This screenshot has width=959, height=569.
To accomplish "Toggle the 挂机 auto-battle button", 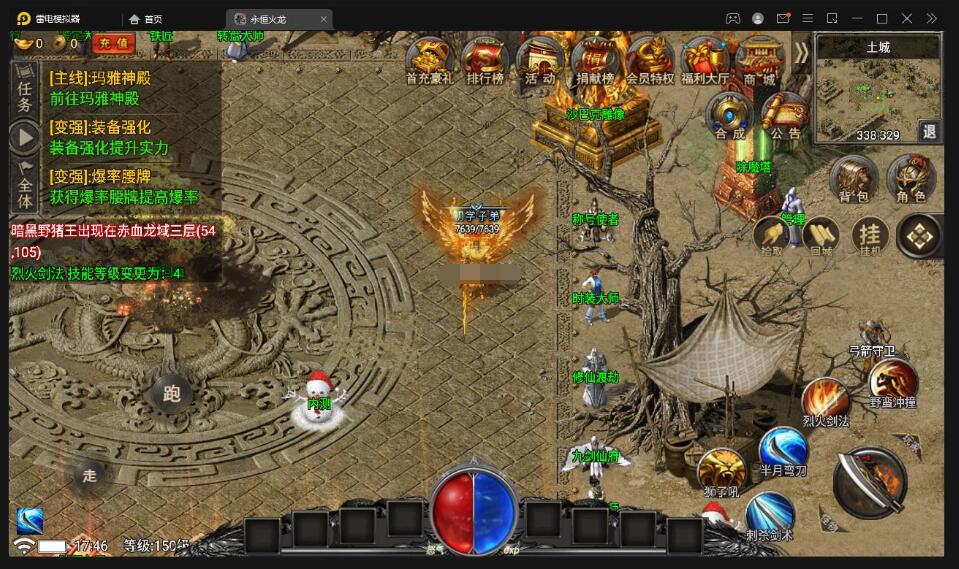I will pos(870,235).
